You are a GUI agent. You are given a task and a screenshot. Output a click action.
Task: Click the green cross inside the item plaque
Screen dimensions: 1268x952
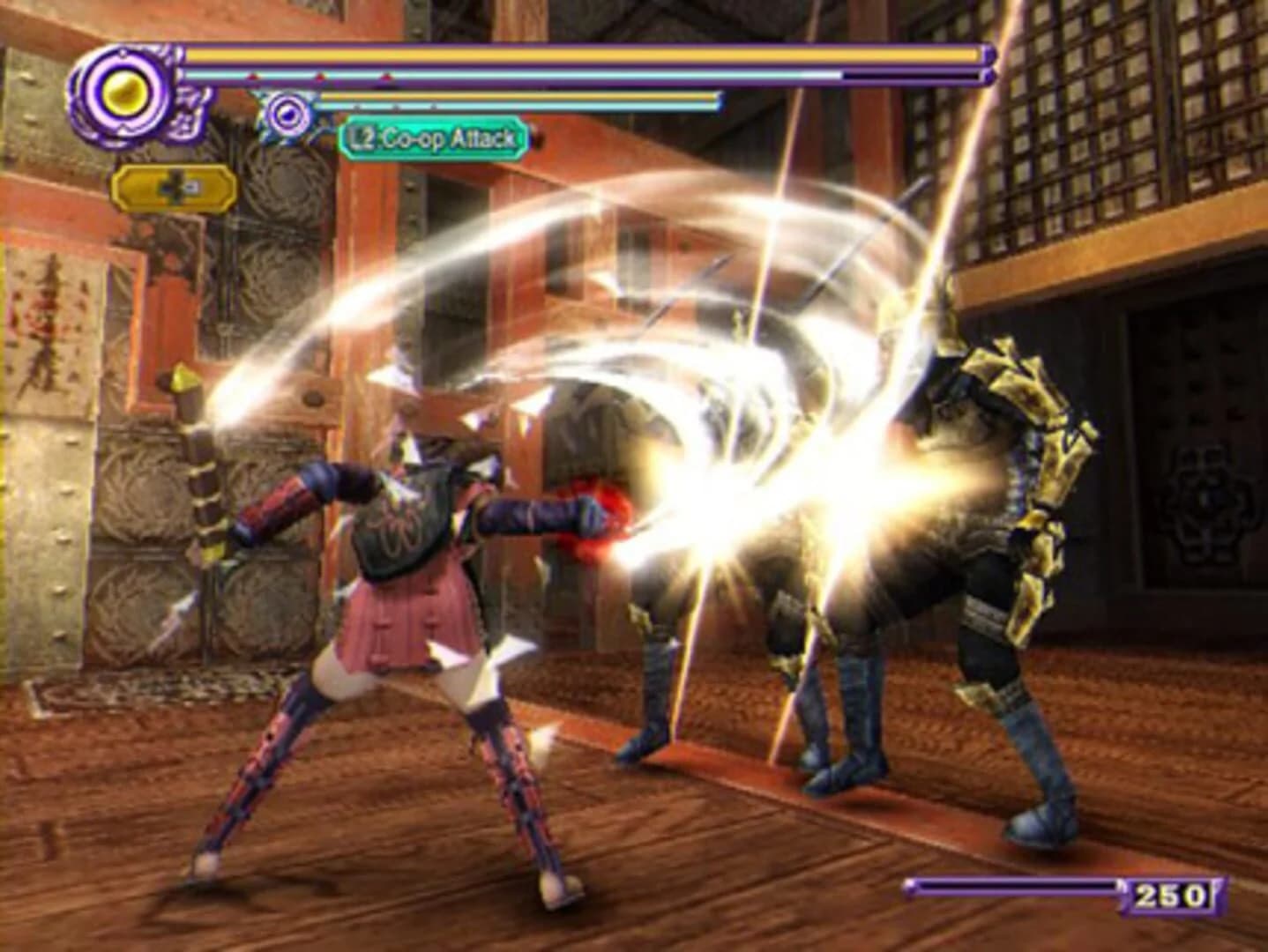(176, 189)
